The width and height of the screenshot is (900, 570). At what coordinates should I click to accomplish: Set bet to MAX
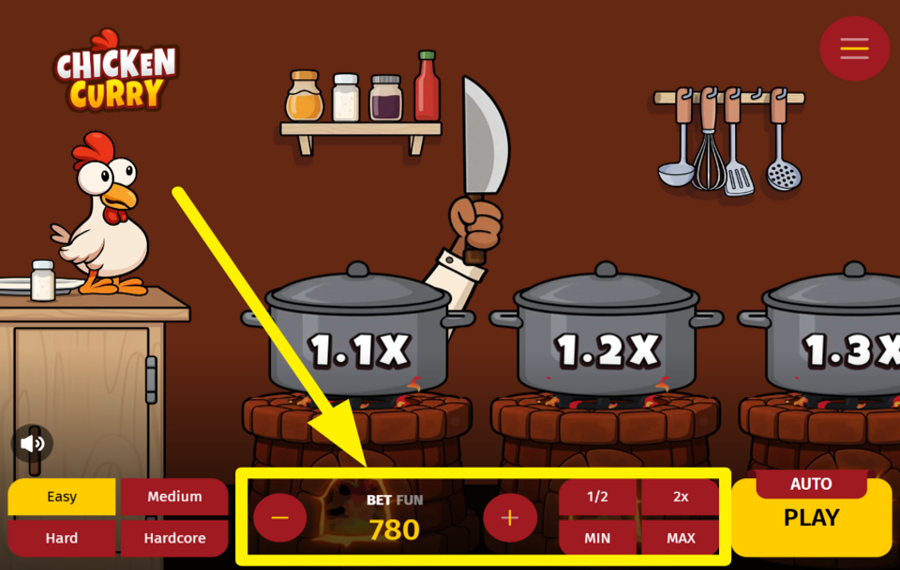[680, 538]
